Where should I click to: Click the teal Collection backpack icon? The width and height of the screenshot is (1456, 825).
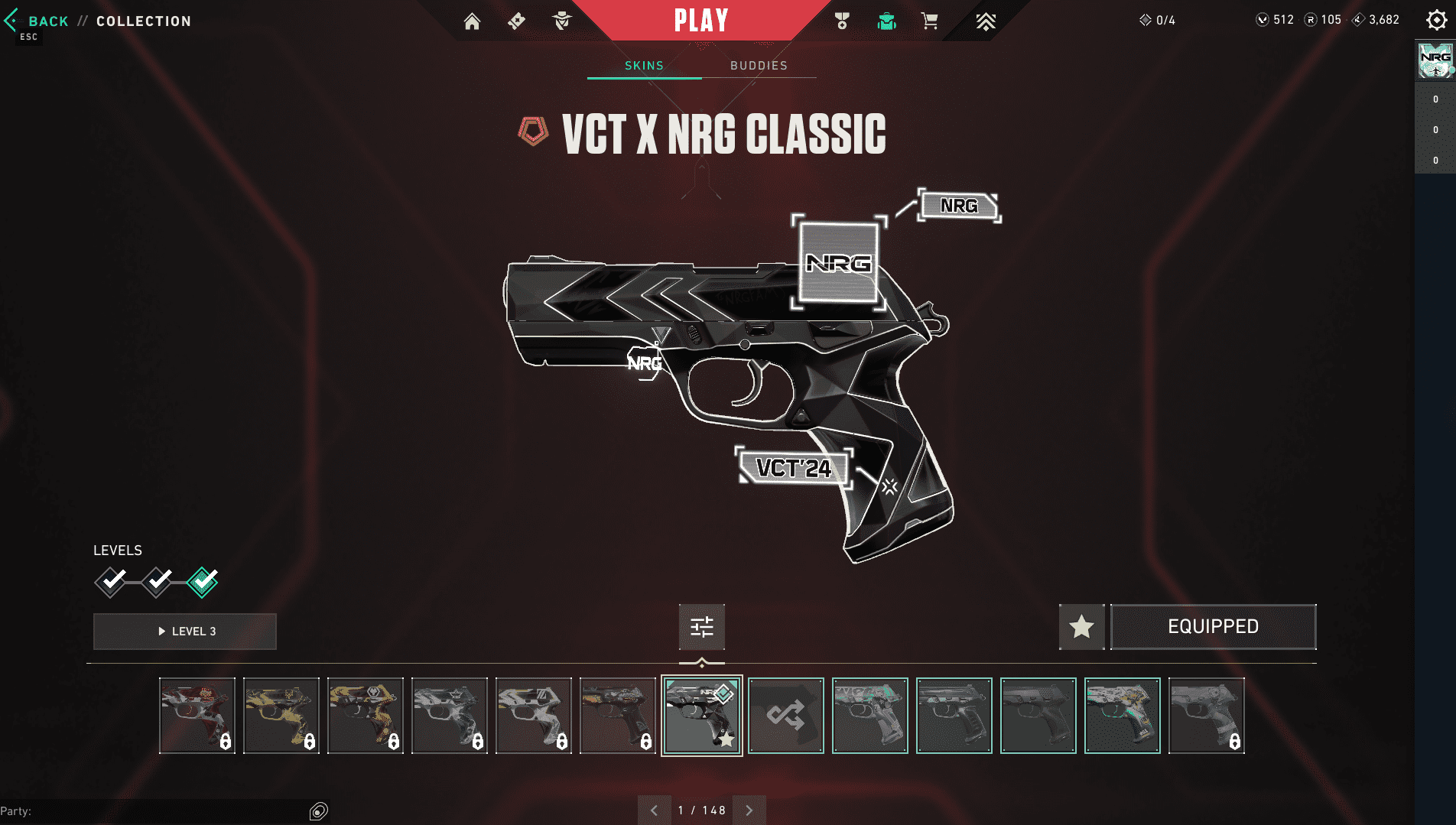pos(886,21)
